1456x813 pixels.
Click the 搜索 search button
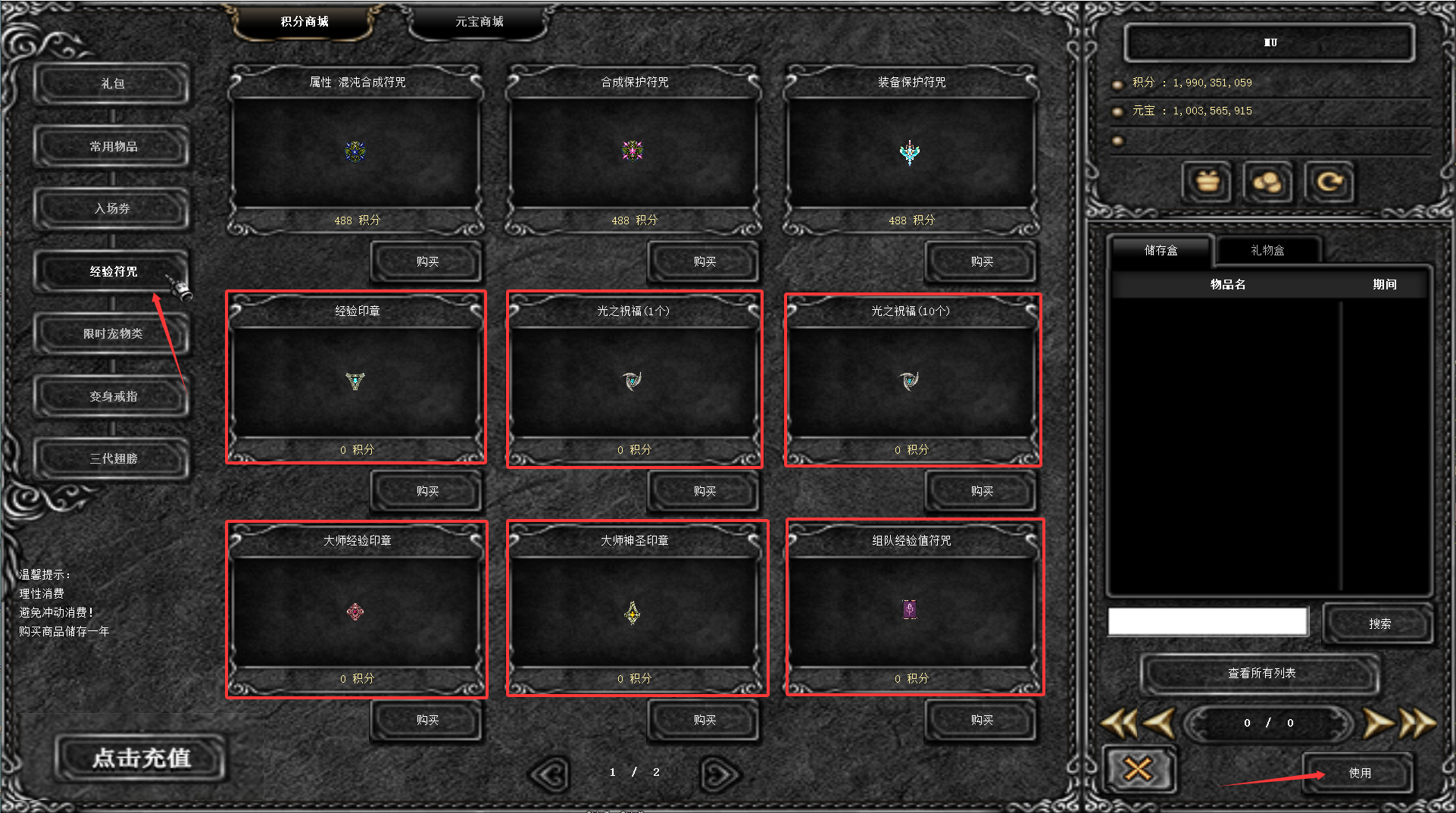point(1379,624)
